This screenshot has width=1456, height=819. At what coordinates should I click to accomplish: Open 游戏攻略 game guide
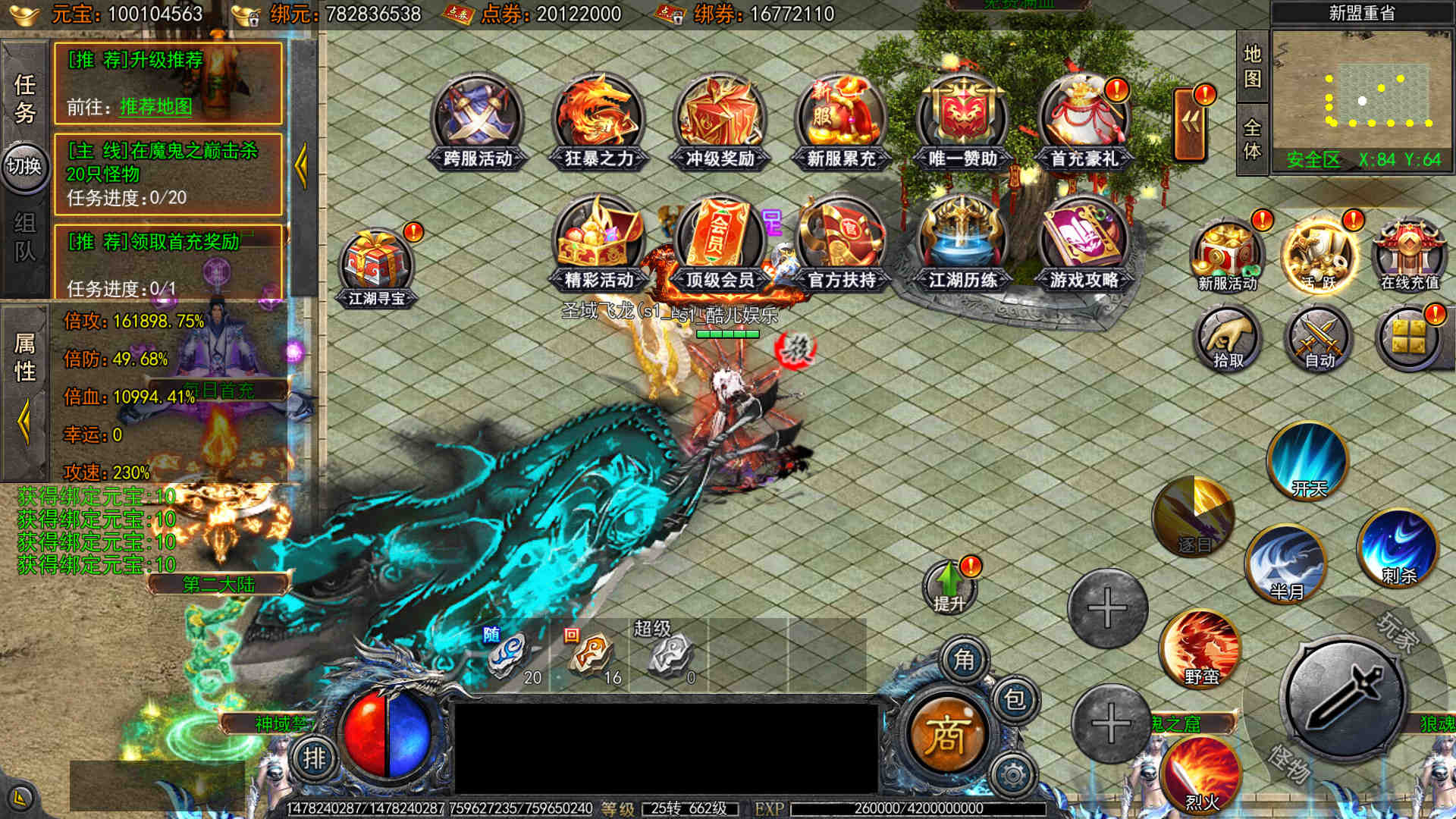[x=1084, y=243]
